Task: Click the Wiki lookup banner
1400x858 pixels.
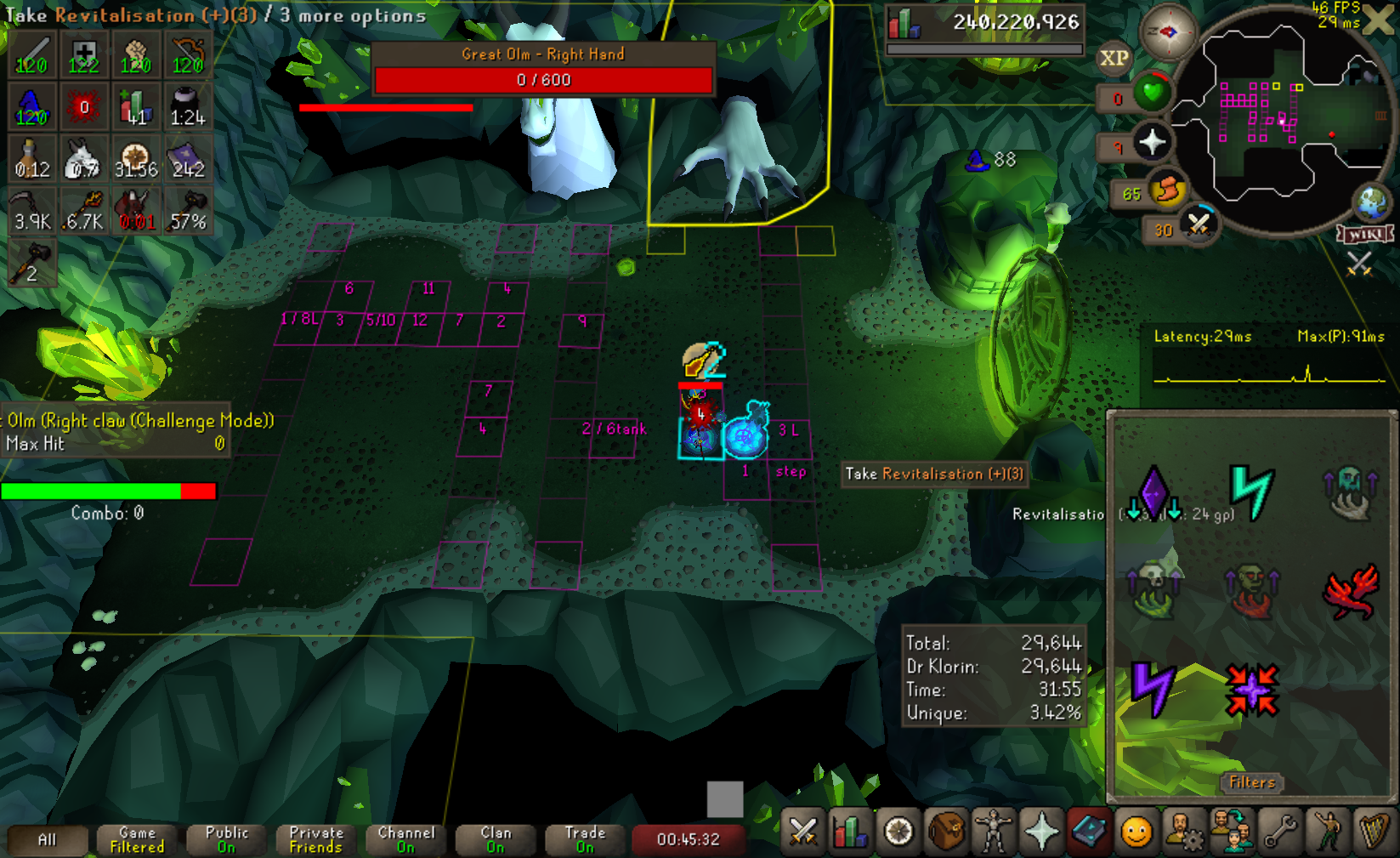Action: (1363, 234)
